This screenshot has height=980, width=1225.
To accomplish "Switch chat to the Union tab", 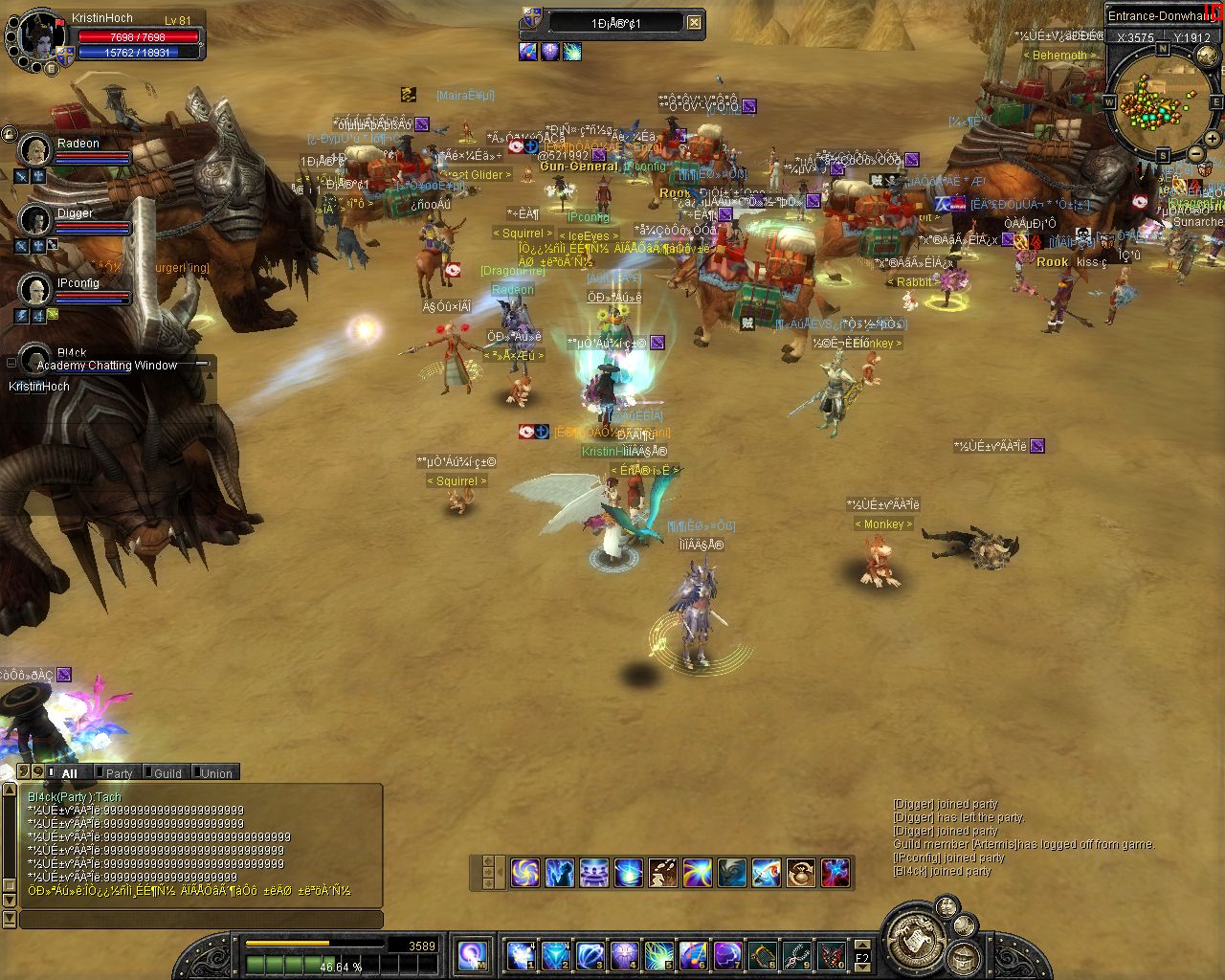I will point(216,773).
